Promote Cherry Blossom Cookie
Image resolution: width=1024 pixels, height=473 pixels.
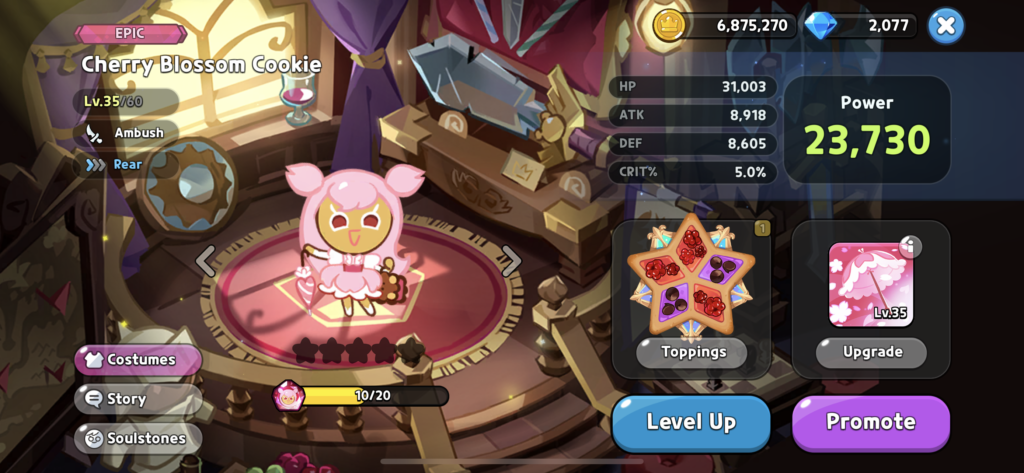(870, 422)
